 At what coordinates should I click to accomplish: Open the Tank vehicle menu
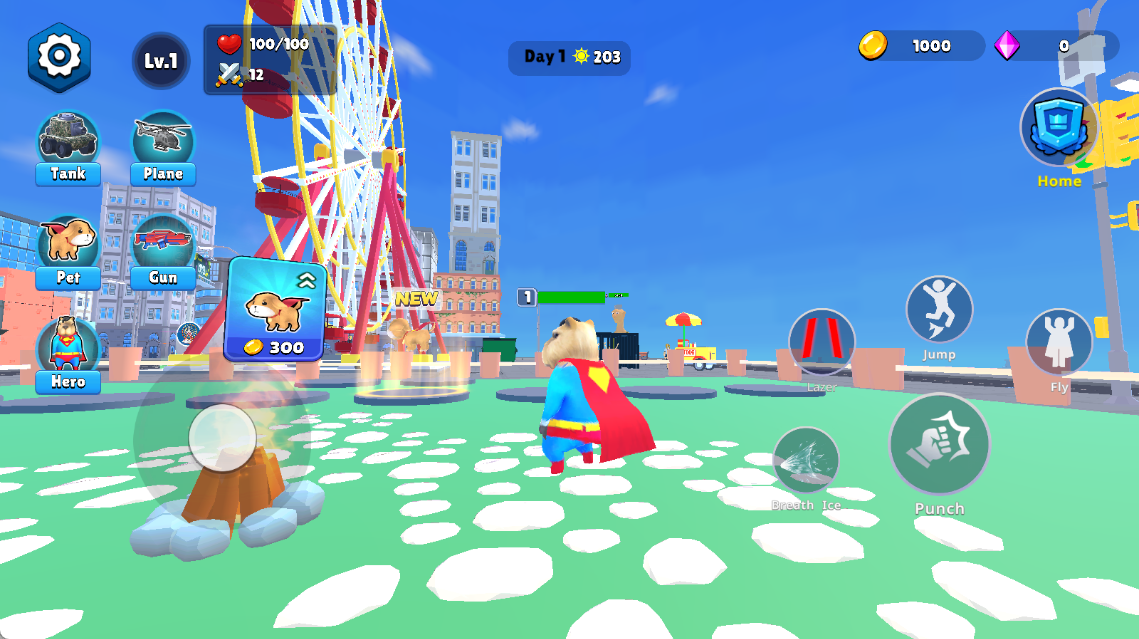pyautogui.click(x=68, y=146)
